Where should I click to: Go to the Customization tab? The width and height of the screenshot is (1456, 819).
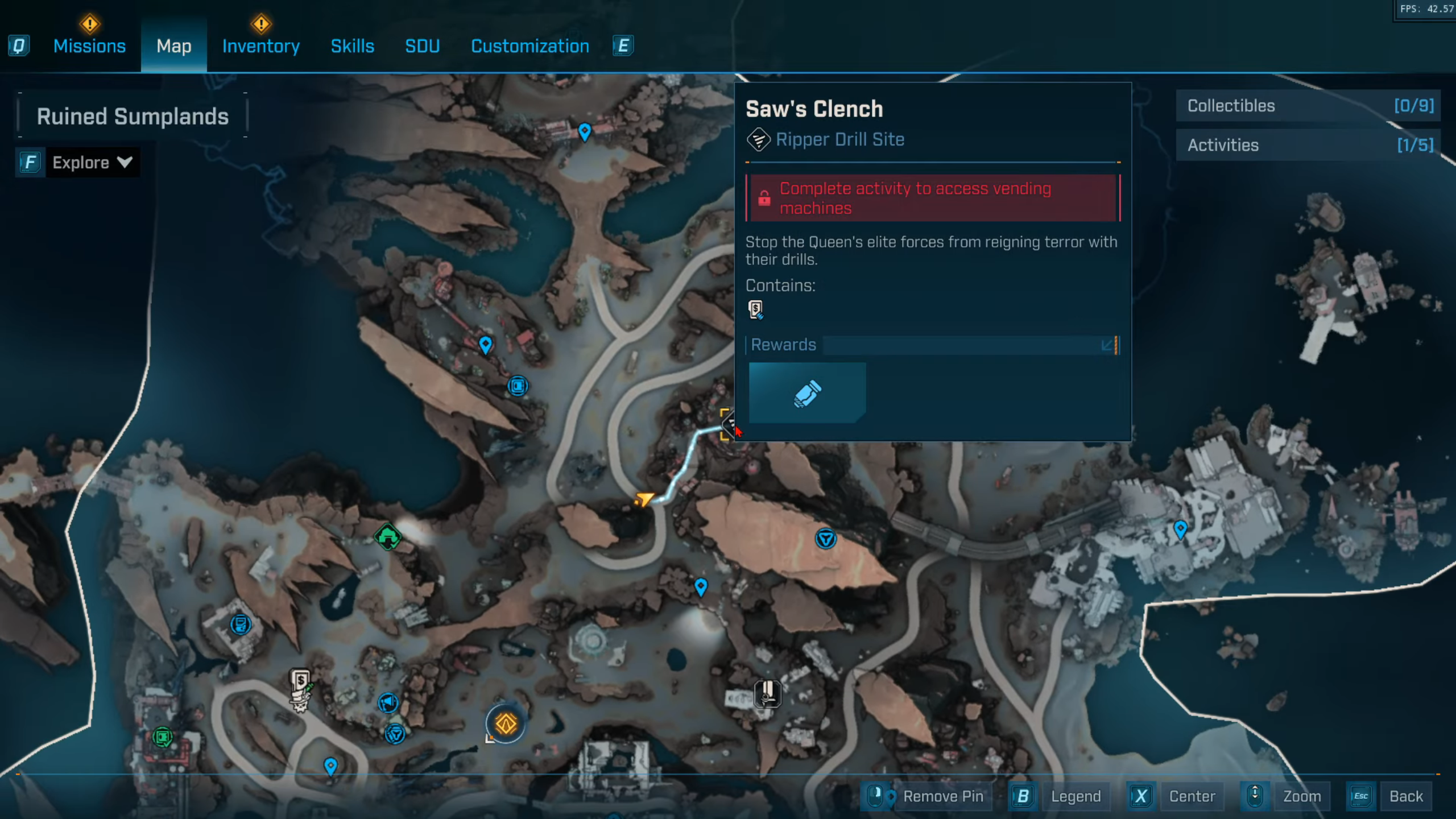(530, 46)
